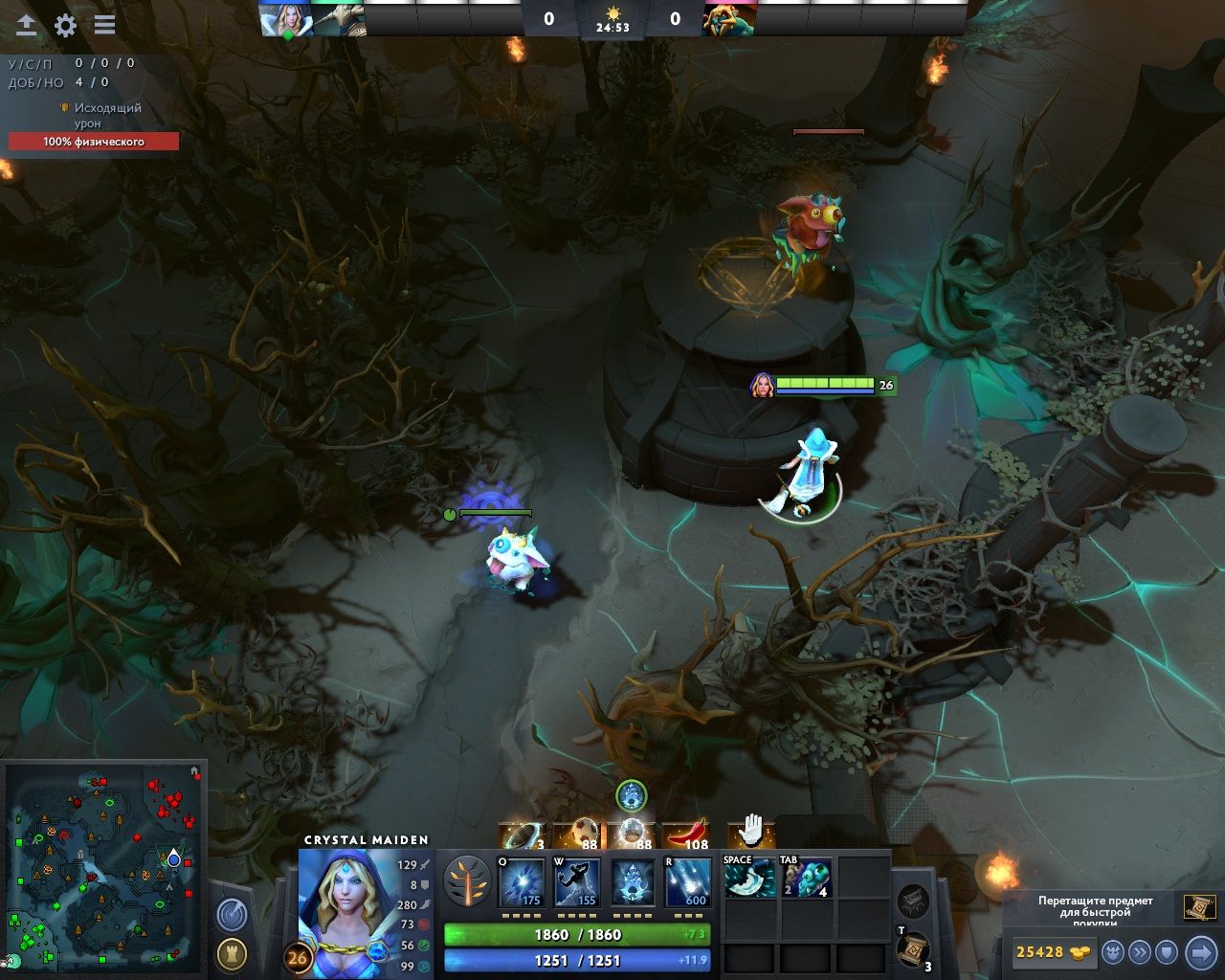1225x980 pixels.
Task: Click the large arrow button beside the gold
Action: pos(1200,952)
